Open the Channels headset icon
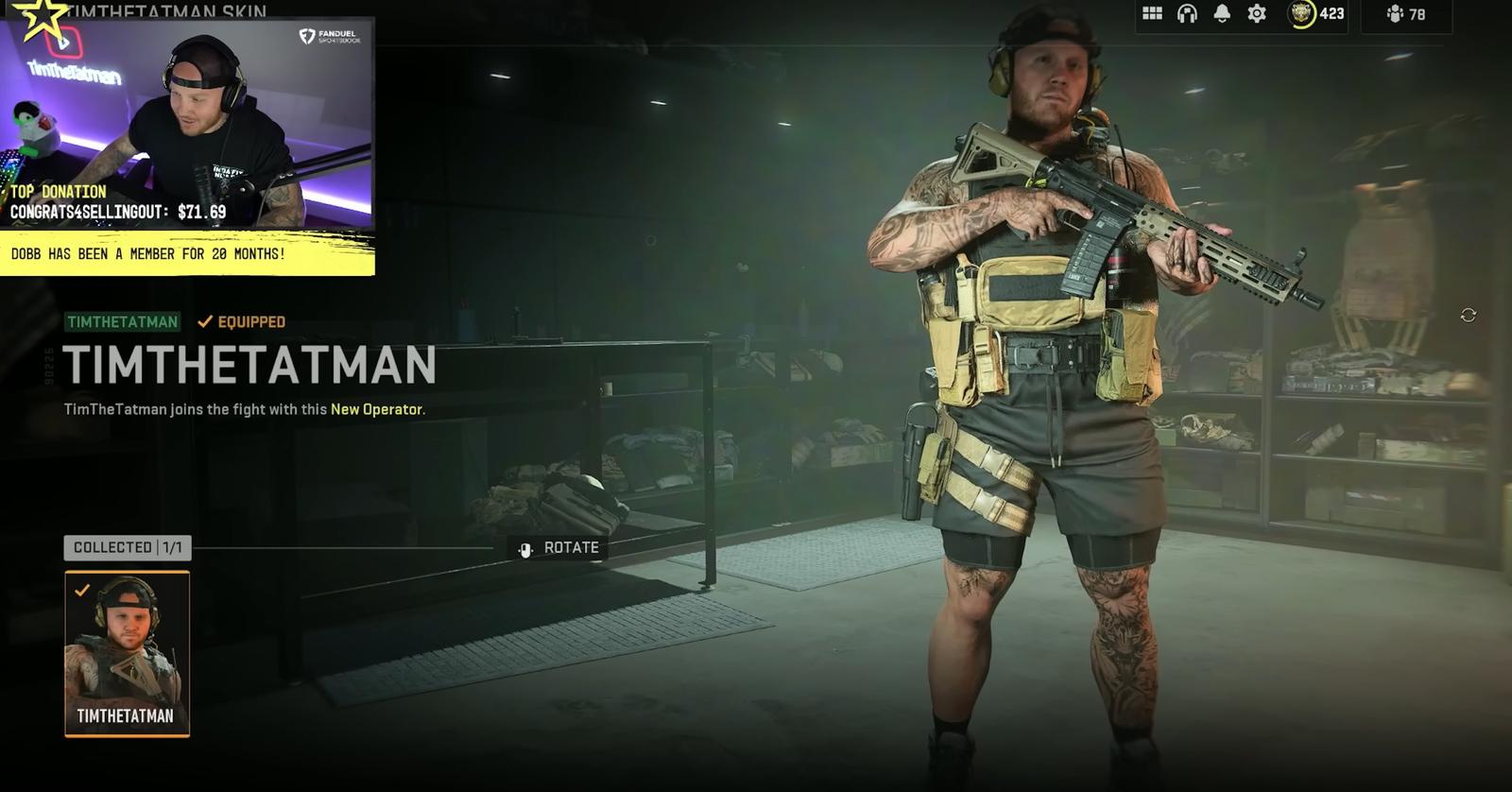 point(1186,15)
